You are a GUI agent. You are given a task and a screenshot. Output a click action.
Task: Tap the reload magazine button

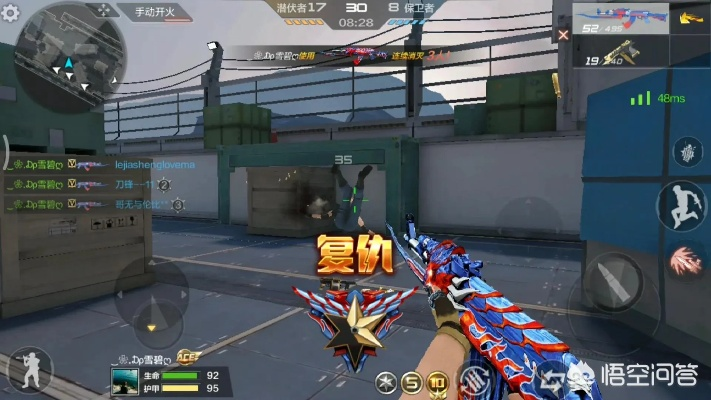click(x=473, y=377)
